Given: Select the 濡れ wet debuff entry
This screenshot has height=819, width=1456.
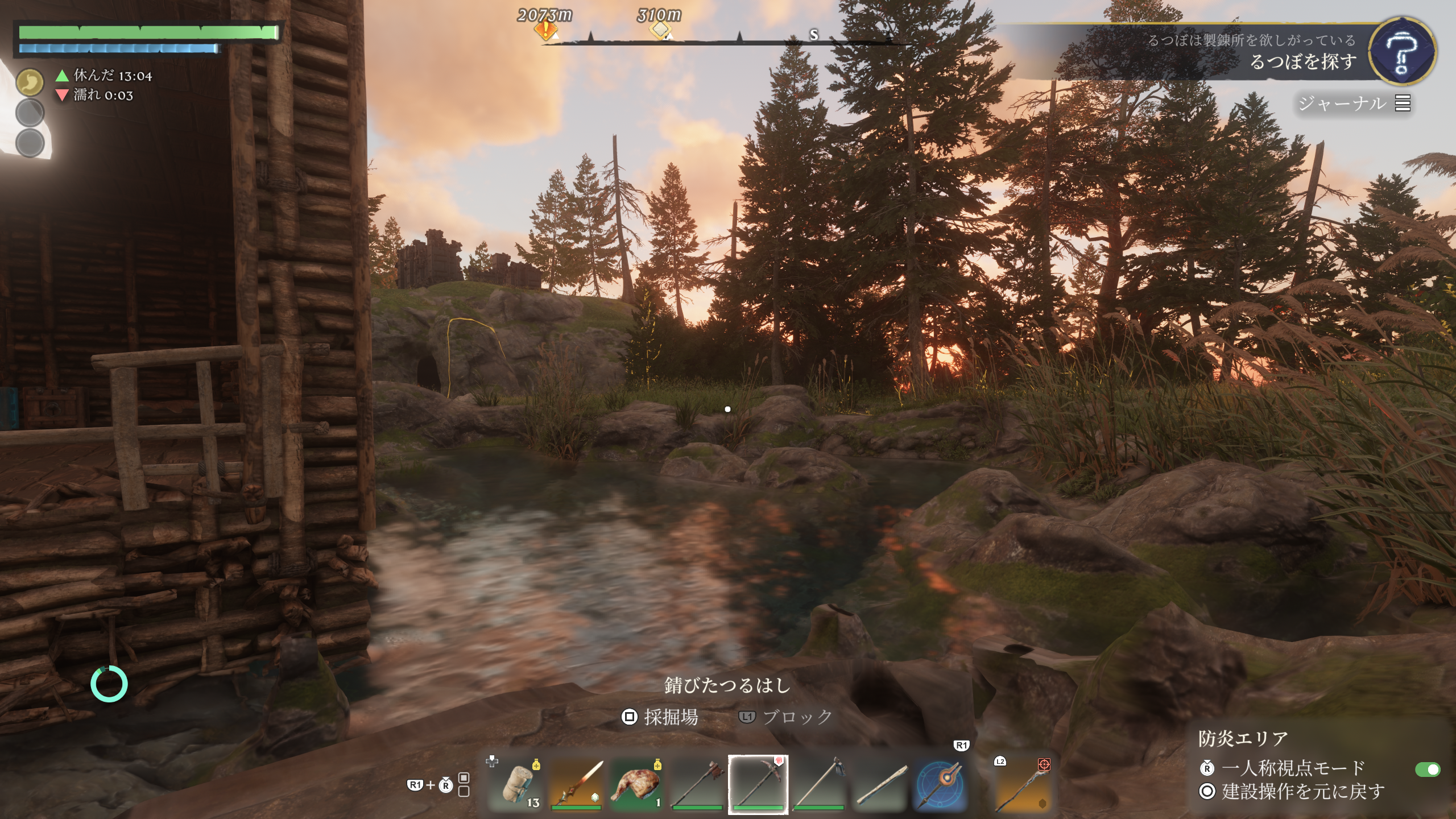Looking at the screenshot, I should click(96, 95).
